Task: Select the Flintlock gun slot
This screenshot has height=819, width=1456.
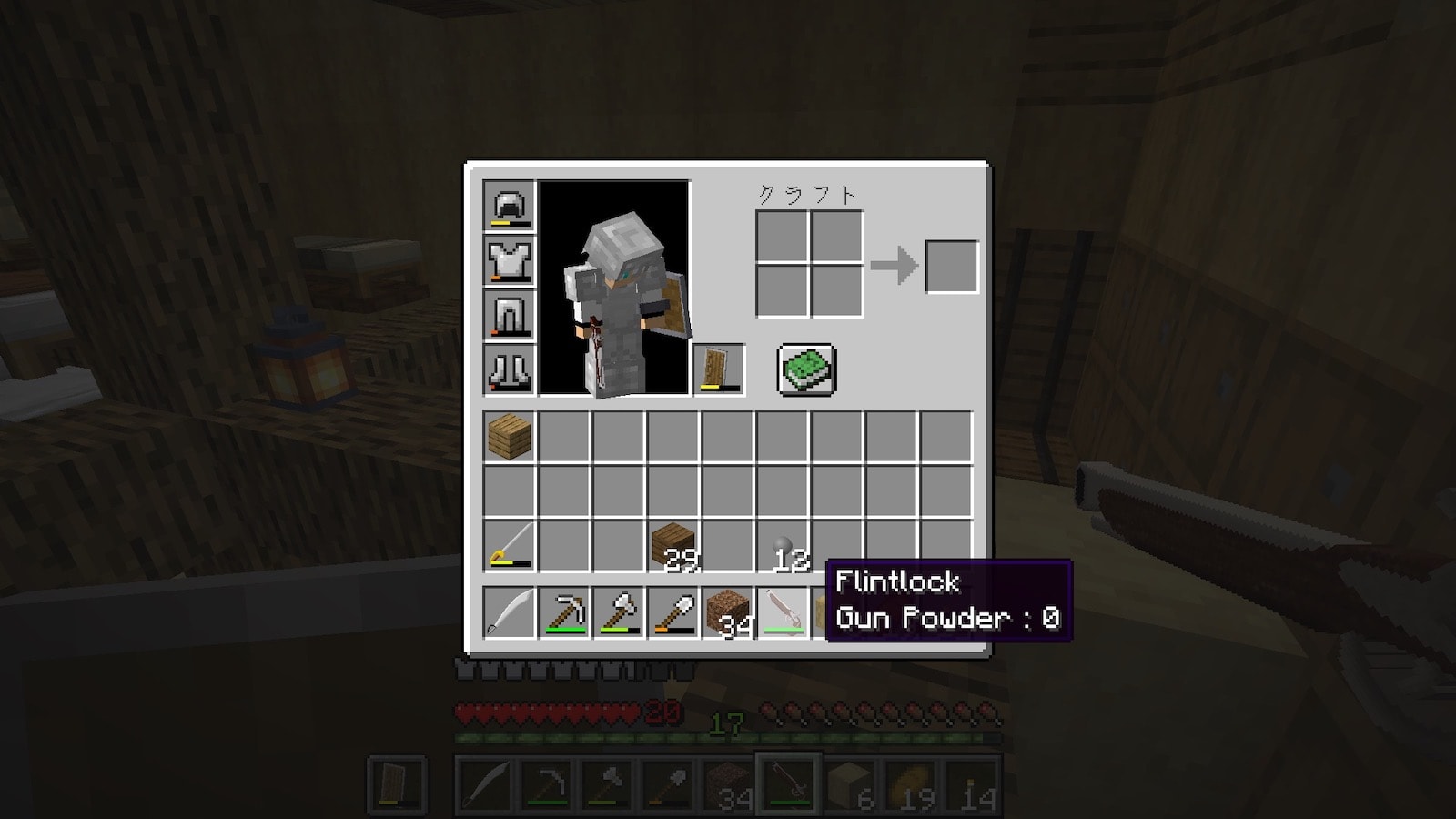Action: click(783, 612)
